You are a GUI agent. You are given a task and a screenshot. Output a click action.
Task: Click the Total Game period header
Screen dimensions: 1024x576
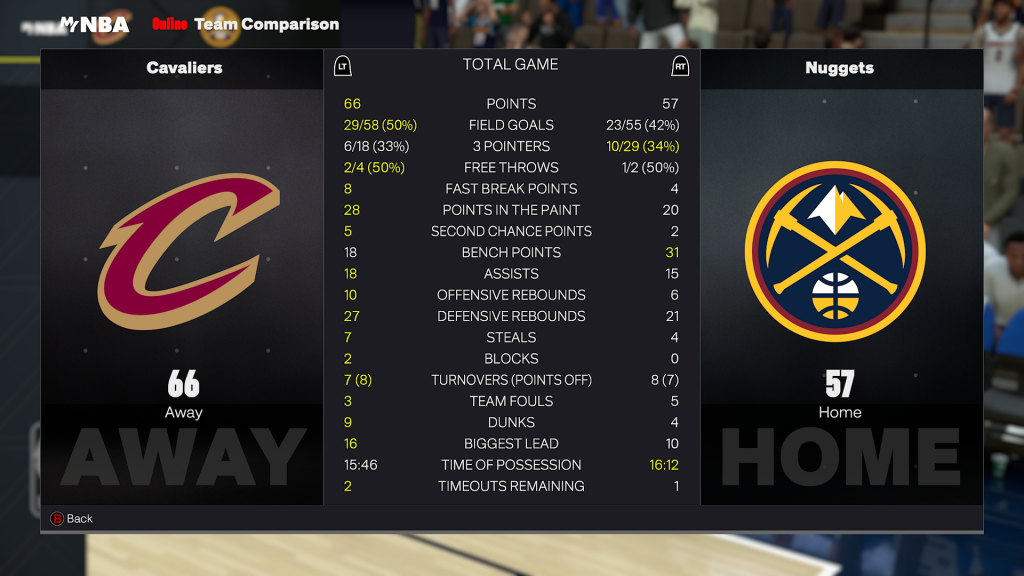tap(510, 65)
